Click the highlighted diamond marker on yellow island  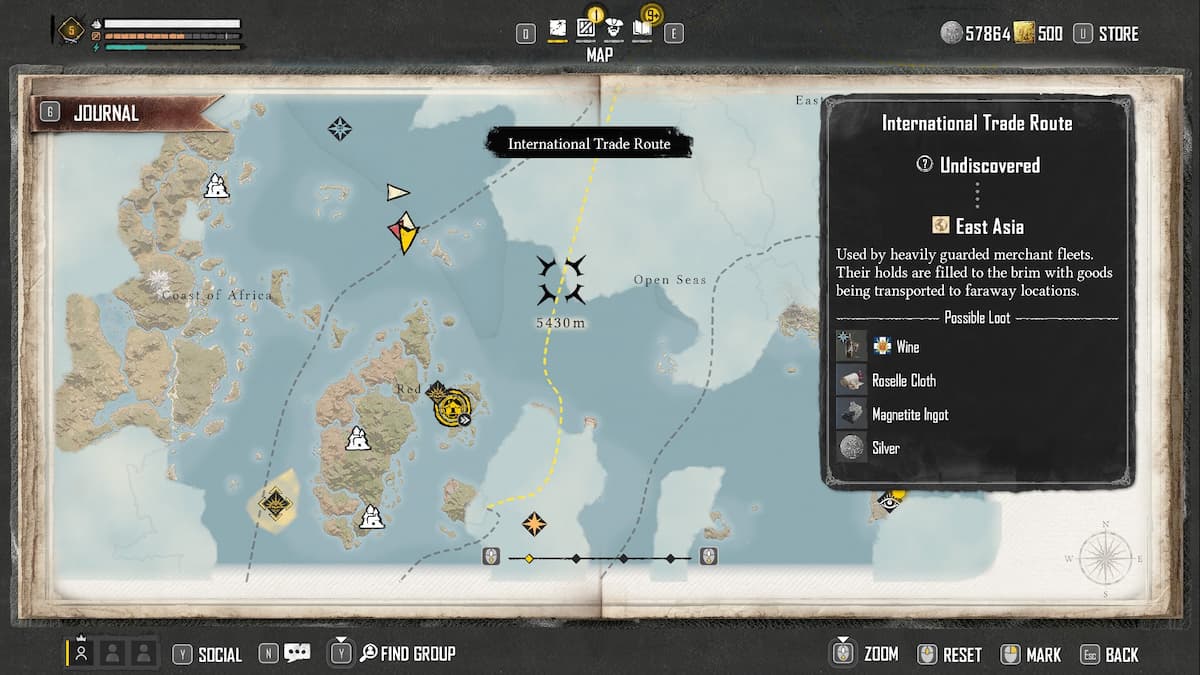(x=274, y=502)
